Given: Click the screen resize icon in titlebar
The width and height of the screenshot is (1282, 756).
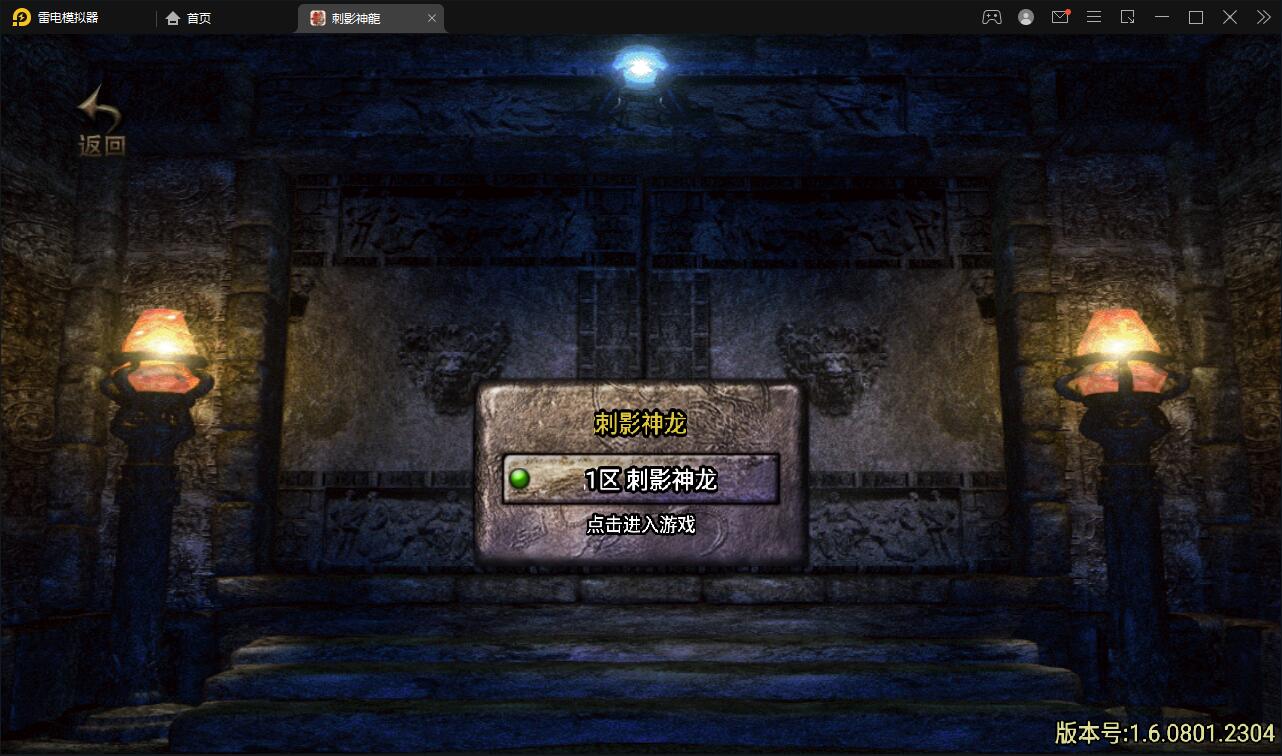Looking at the screenshot, I should (1126, 17).
